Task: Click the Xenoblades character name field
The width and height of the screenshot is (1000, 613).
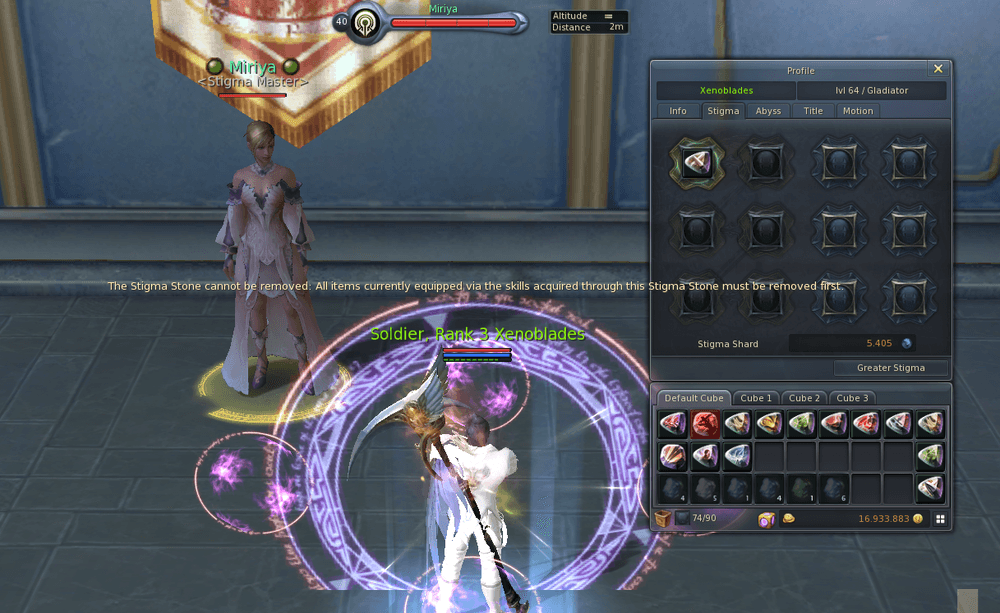Action: click(726, 91)
